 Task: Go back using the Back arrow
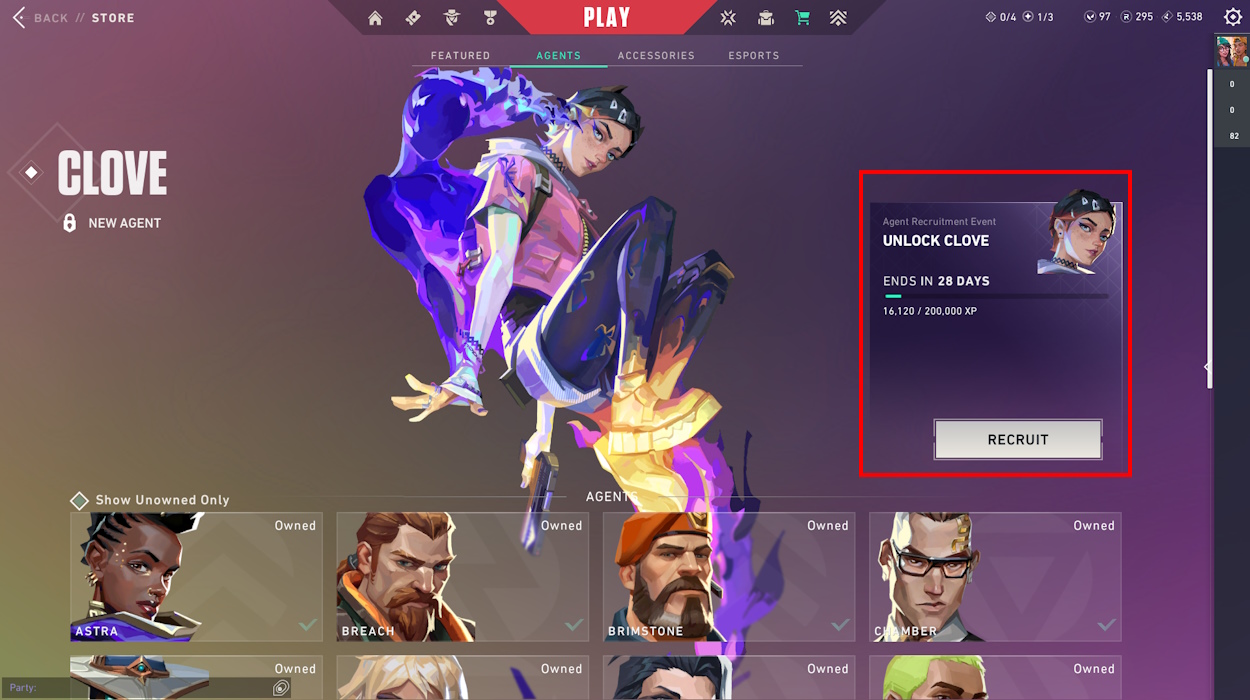[x=20, y=18]
